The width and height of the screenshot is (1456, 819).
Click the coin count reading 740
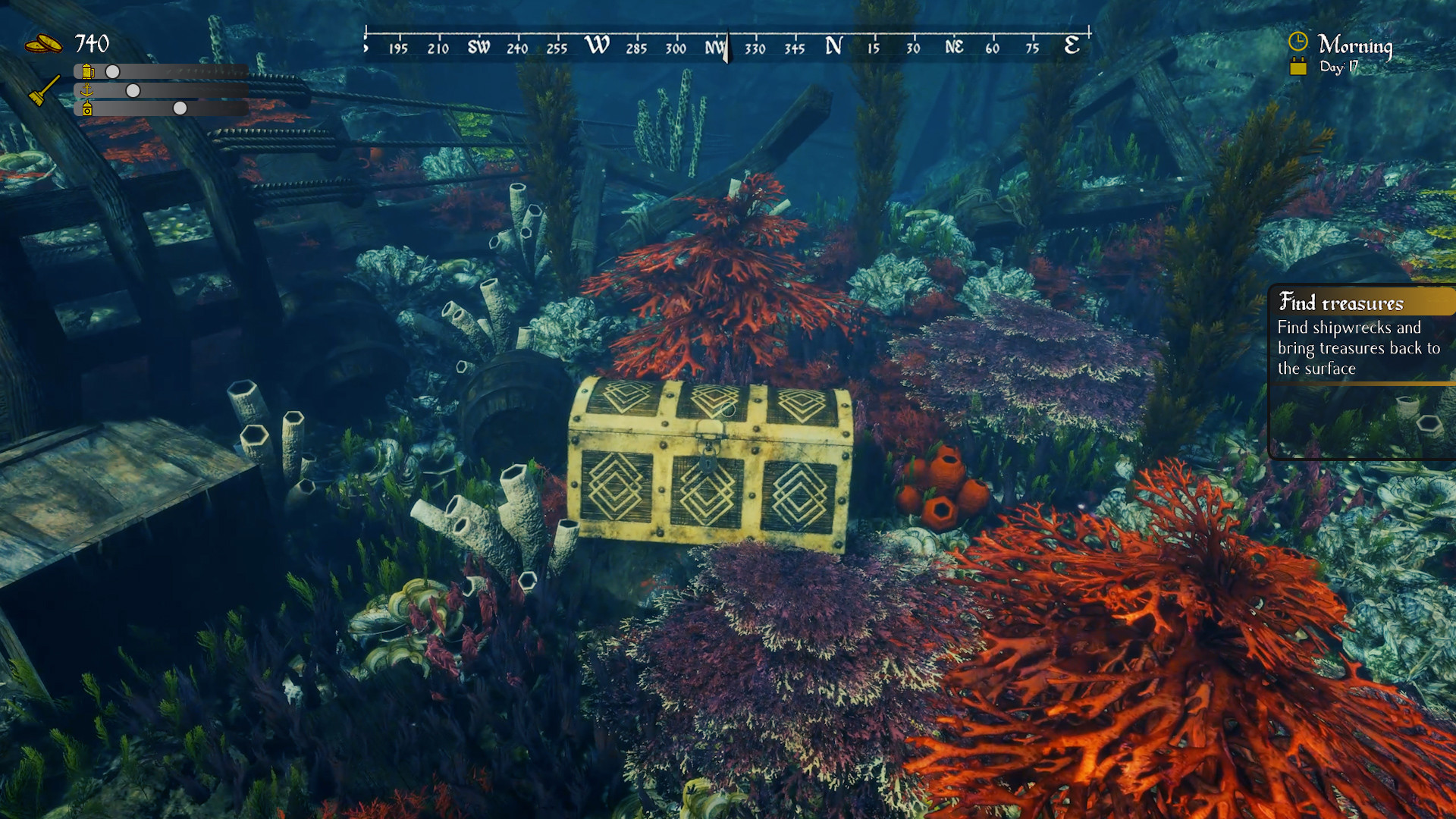(91, 43)
